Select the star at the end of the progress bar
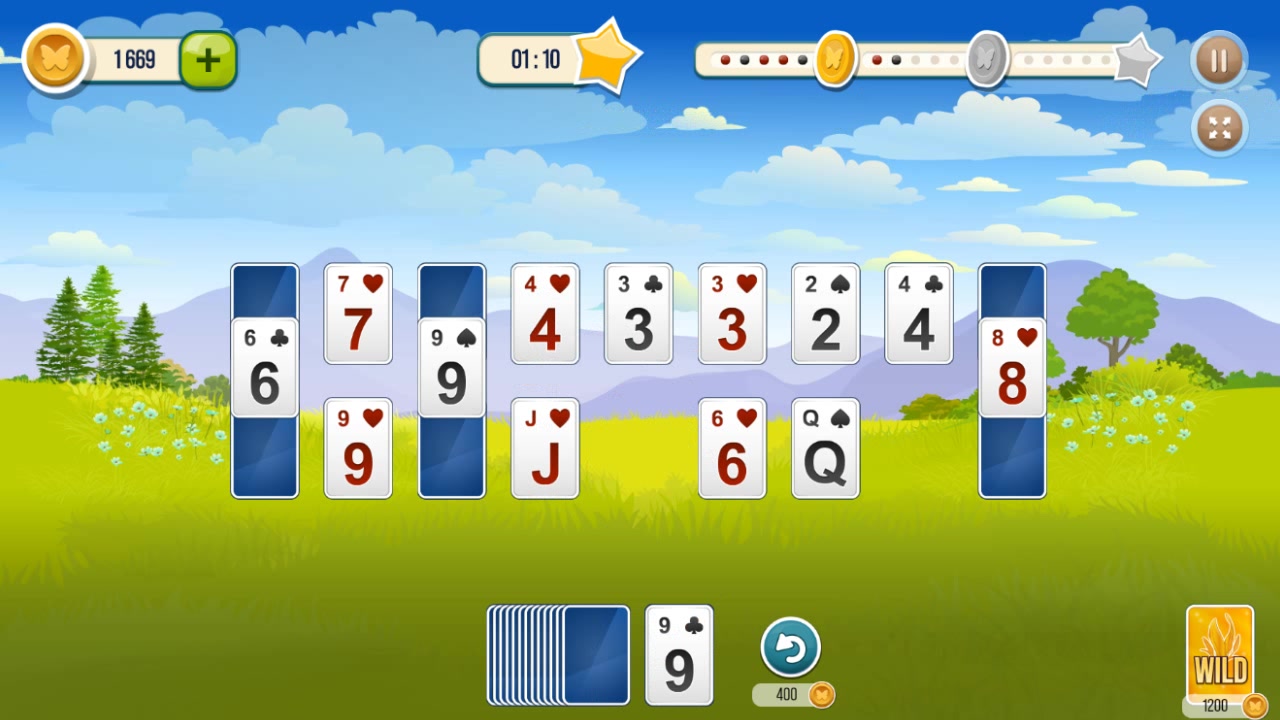The width and height of the screenshot is (1280, 720). (x=1139, y=62)
